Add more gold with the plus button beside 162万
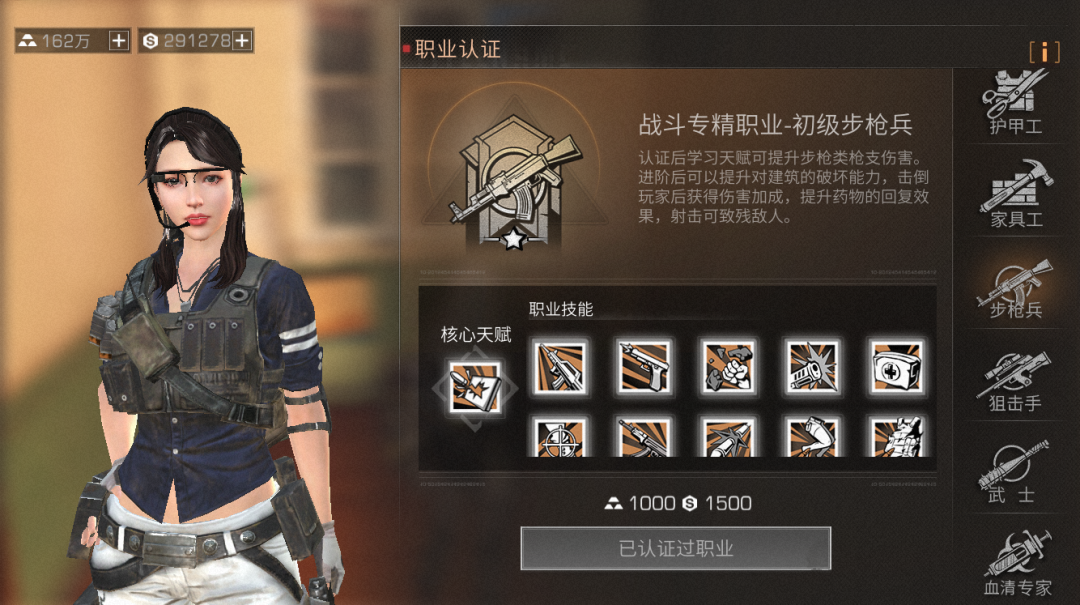1080x605 pixels. 118,41
